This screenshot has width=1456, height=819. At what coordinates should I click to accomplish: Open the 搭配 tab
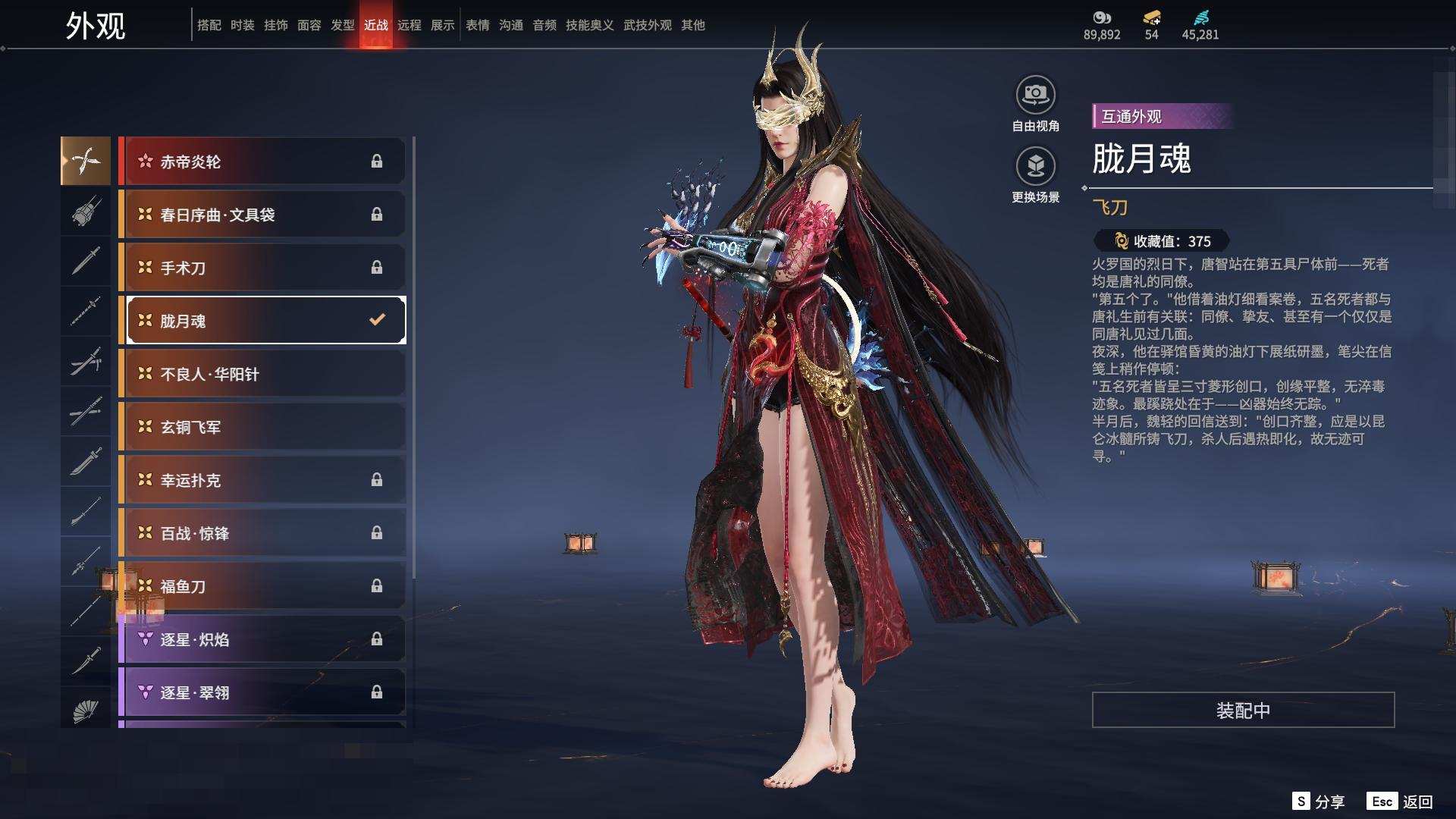click(x=209, y=25)
